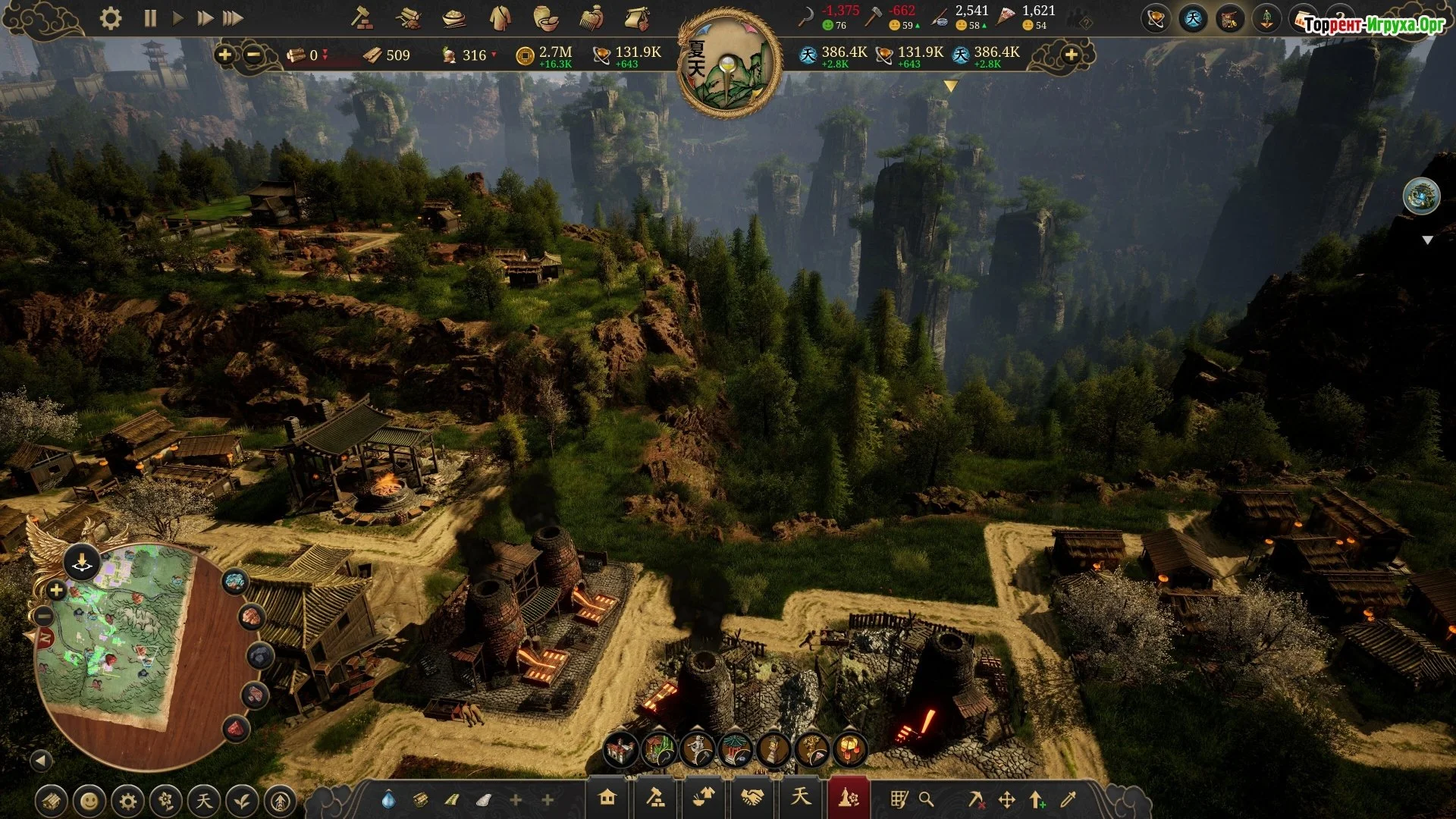The height and width of the screenshot is (819, 1456).
Task: Activate the demolish pickaxe tool
Action: click(977, 799)
